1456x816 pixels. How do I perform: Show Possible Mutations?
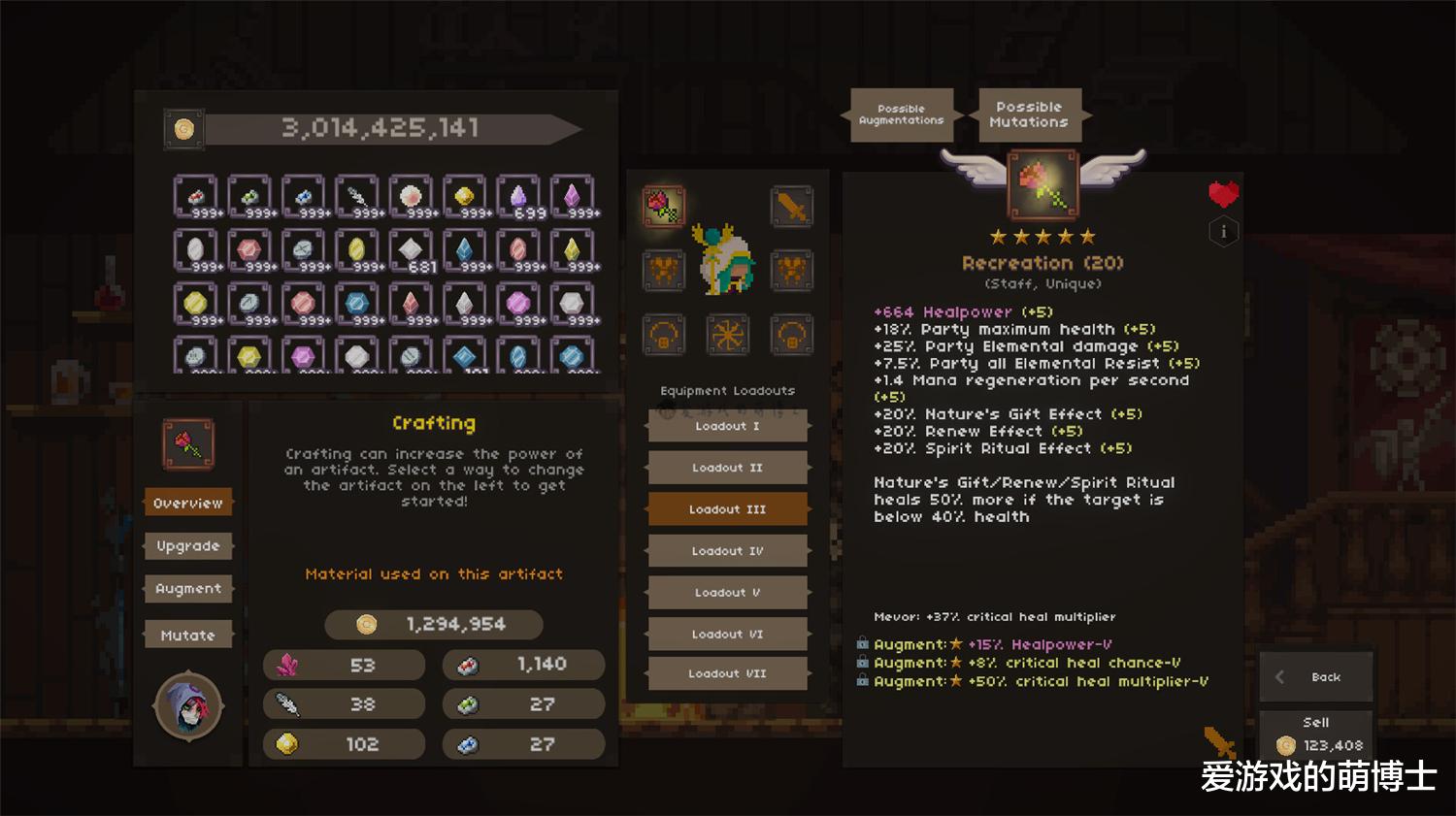click(x=1029, y=115)
